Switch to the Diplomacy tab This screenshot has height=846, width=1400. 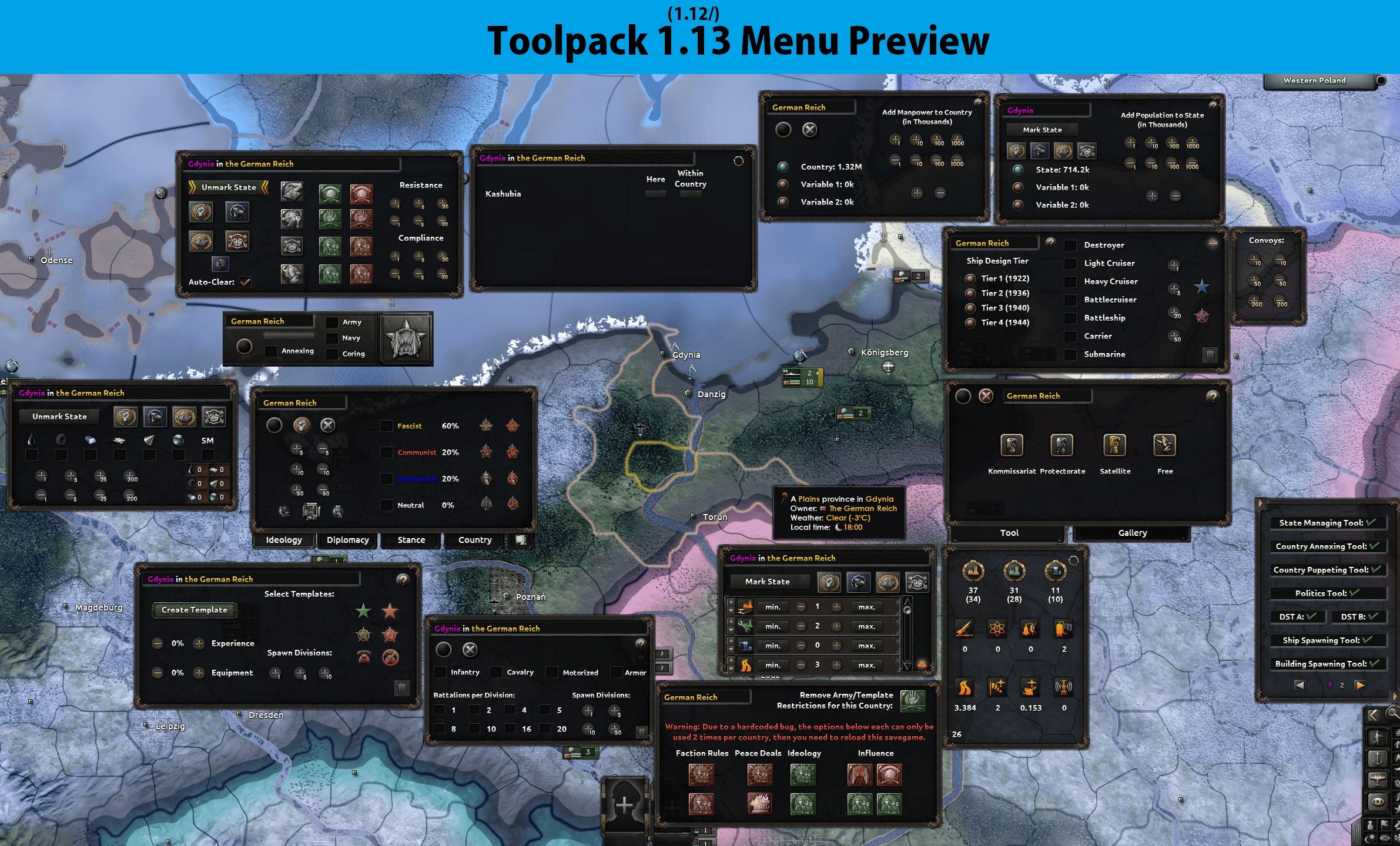coord(347,539)
